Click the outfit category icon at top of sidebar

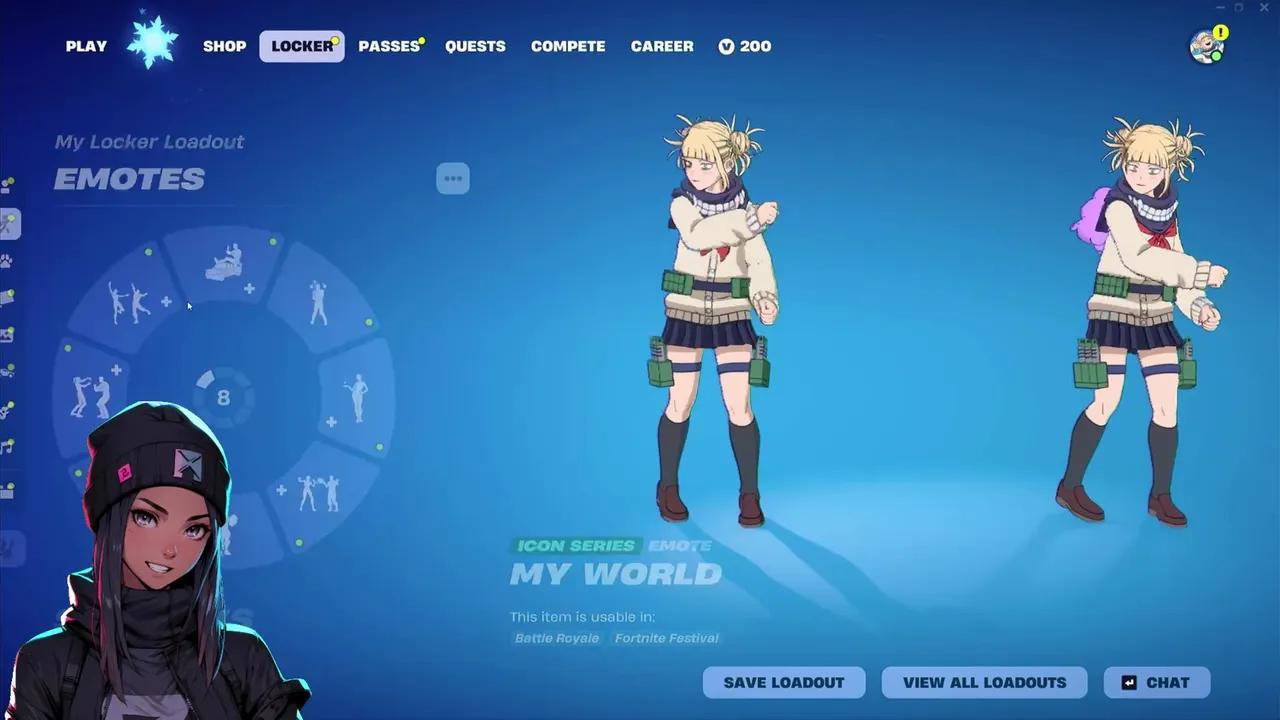[10, 185]
